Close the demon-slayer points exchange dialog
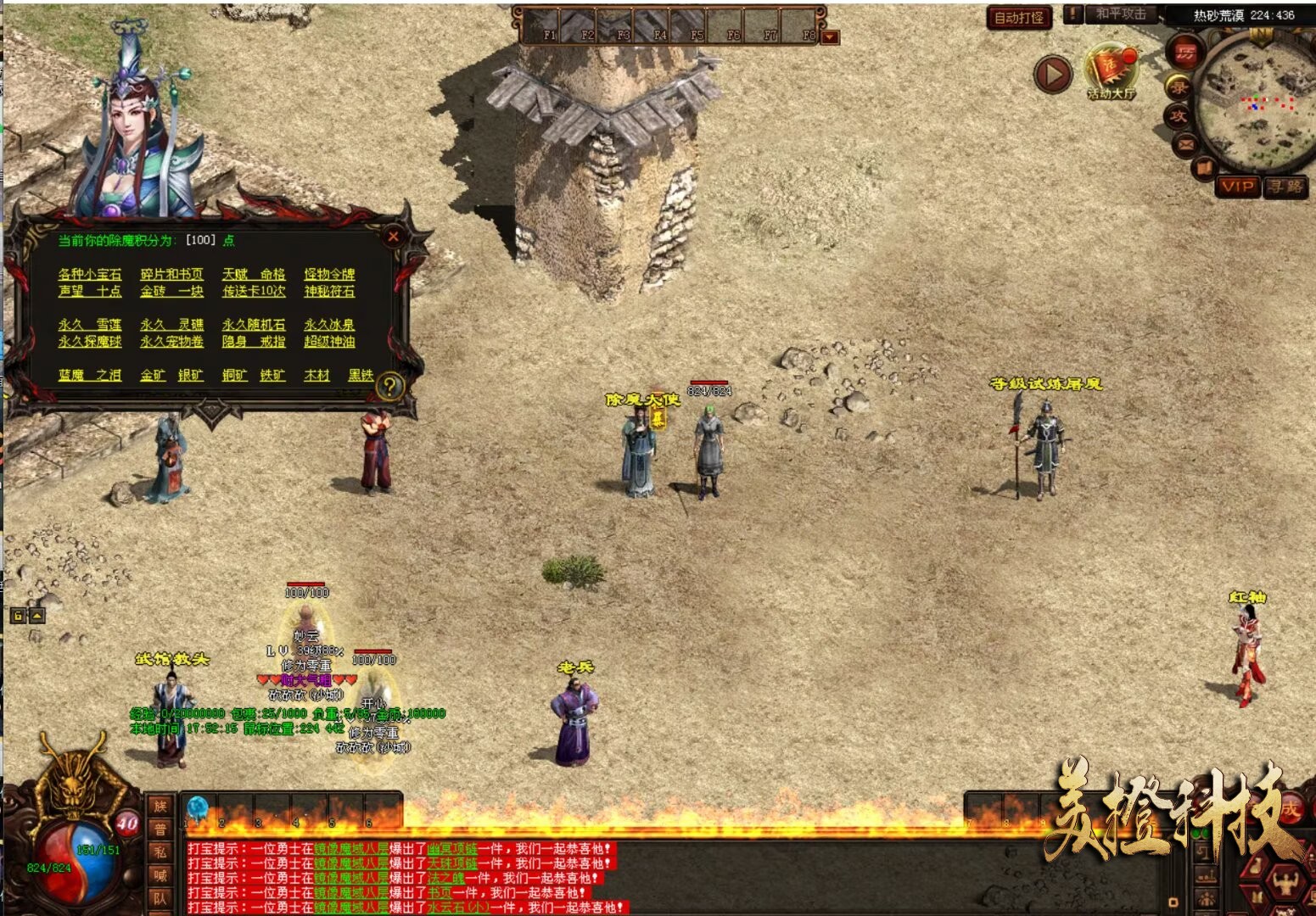1316x916 pixels. 393,237
